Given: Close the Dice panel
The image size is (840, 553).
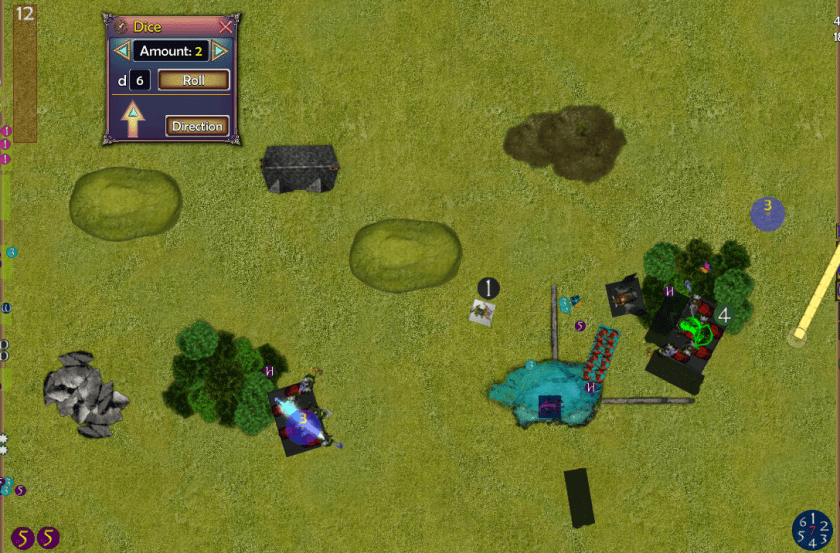Looking at the screenshot, I should [x=226, y=27].
